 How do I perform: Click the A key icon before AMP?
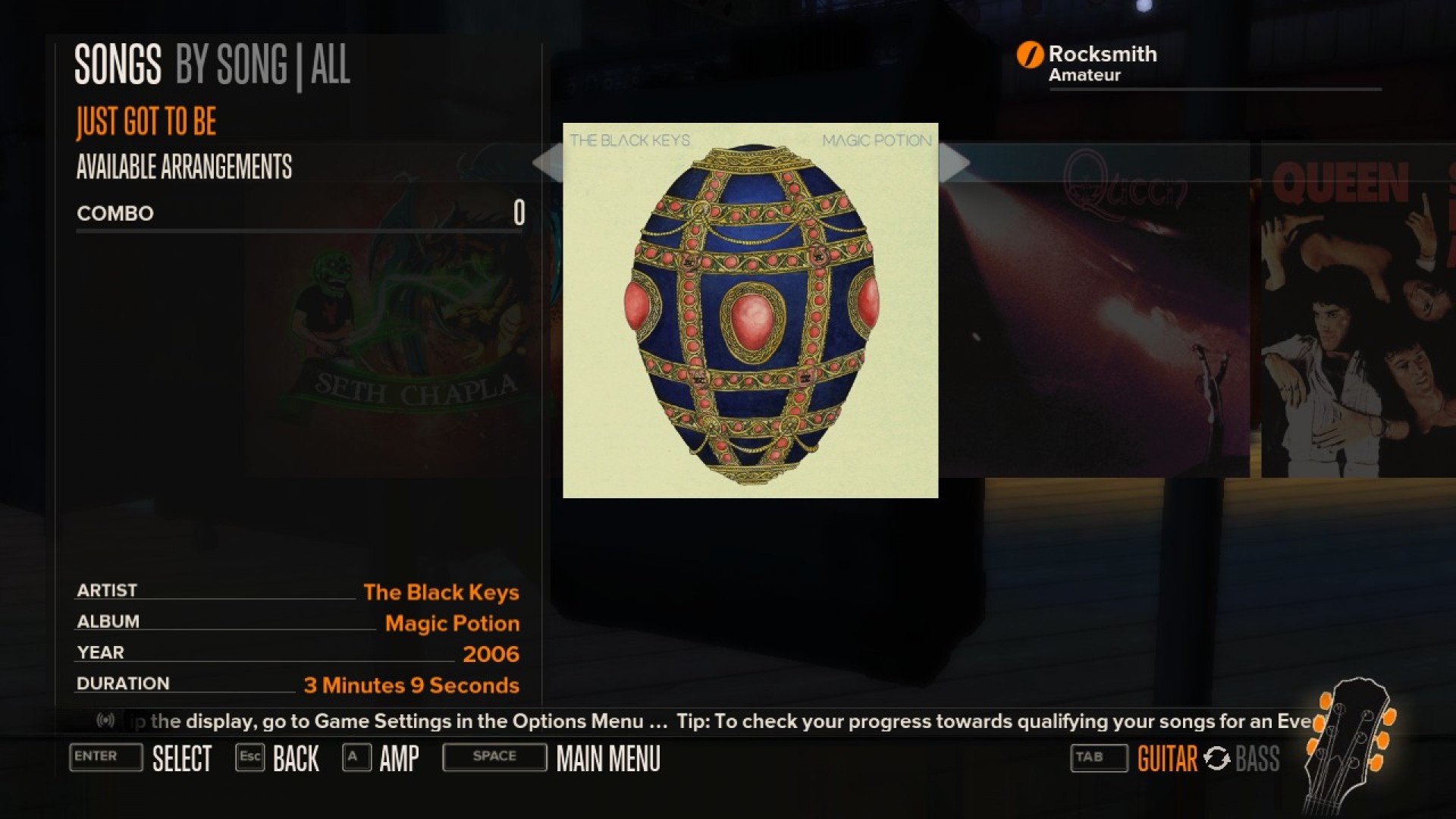tap(356, 757)
